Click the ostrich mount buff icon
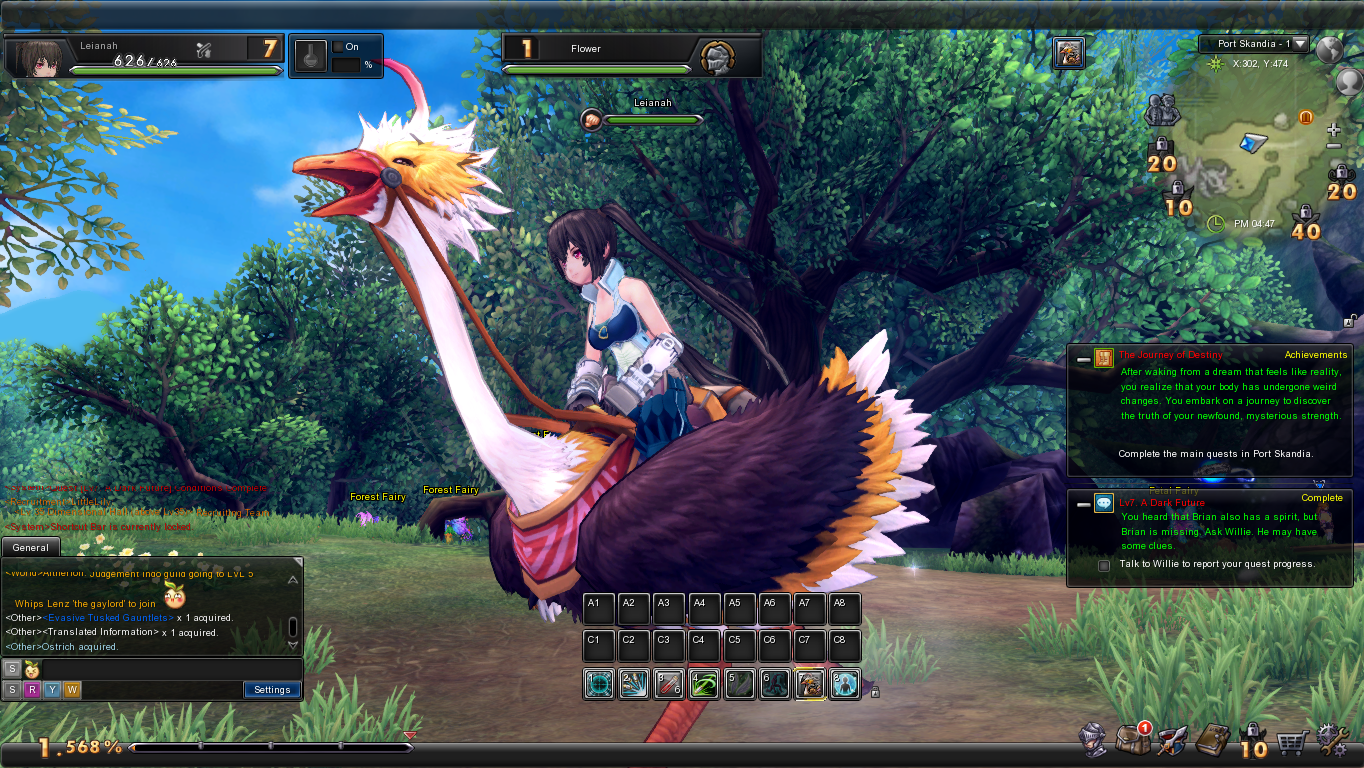Viewport: 1364px width, 768px height. coord(1068,54)
